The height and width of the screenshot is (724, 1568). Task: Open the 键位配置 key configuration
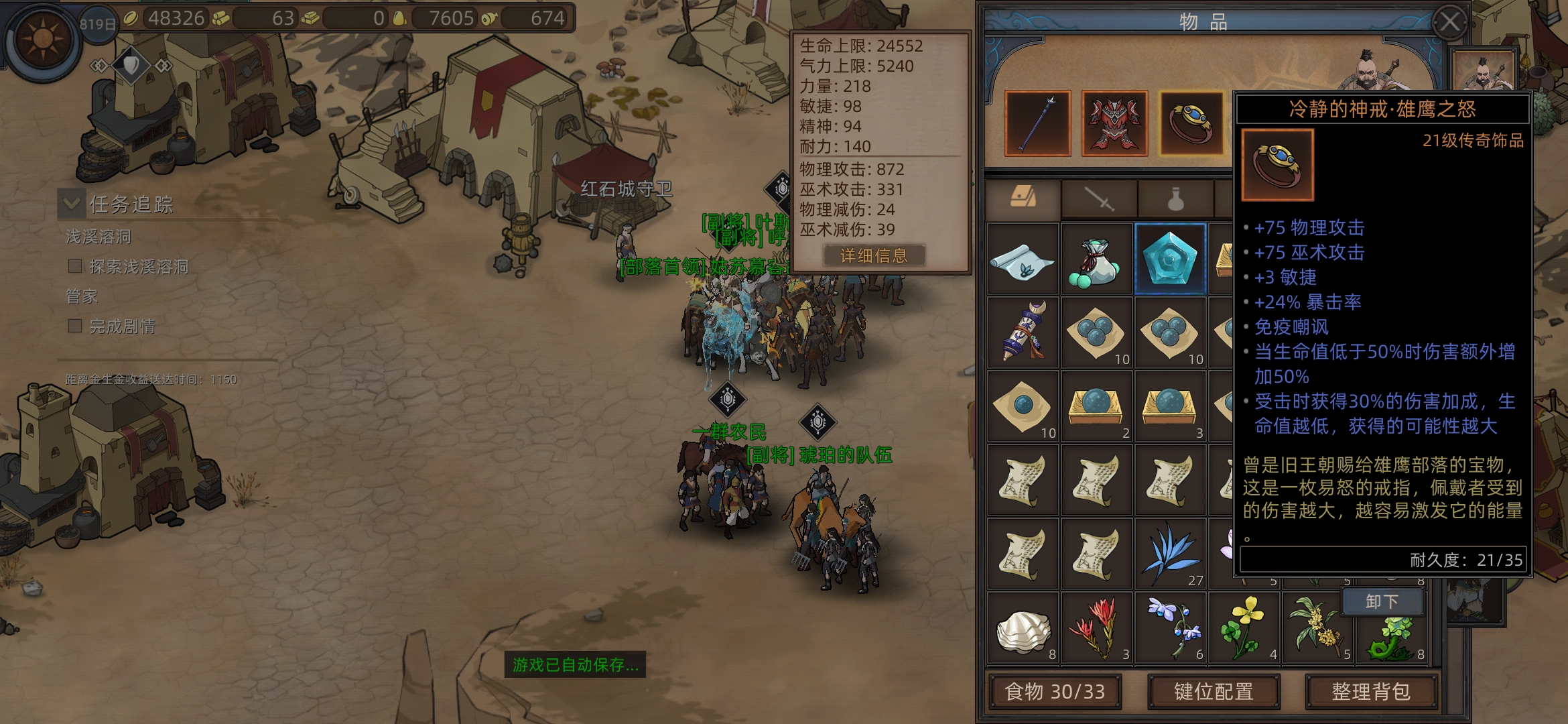click(x=1214, y=691)
